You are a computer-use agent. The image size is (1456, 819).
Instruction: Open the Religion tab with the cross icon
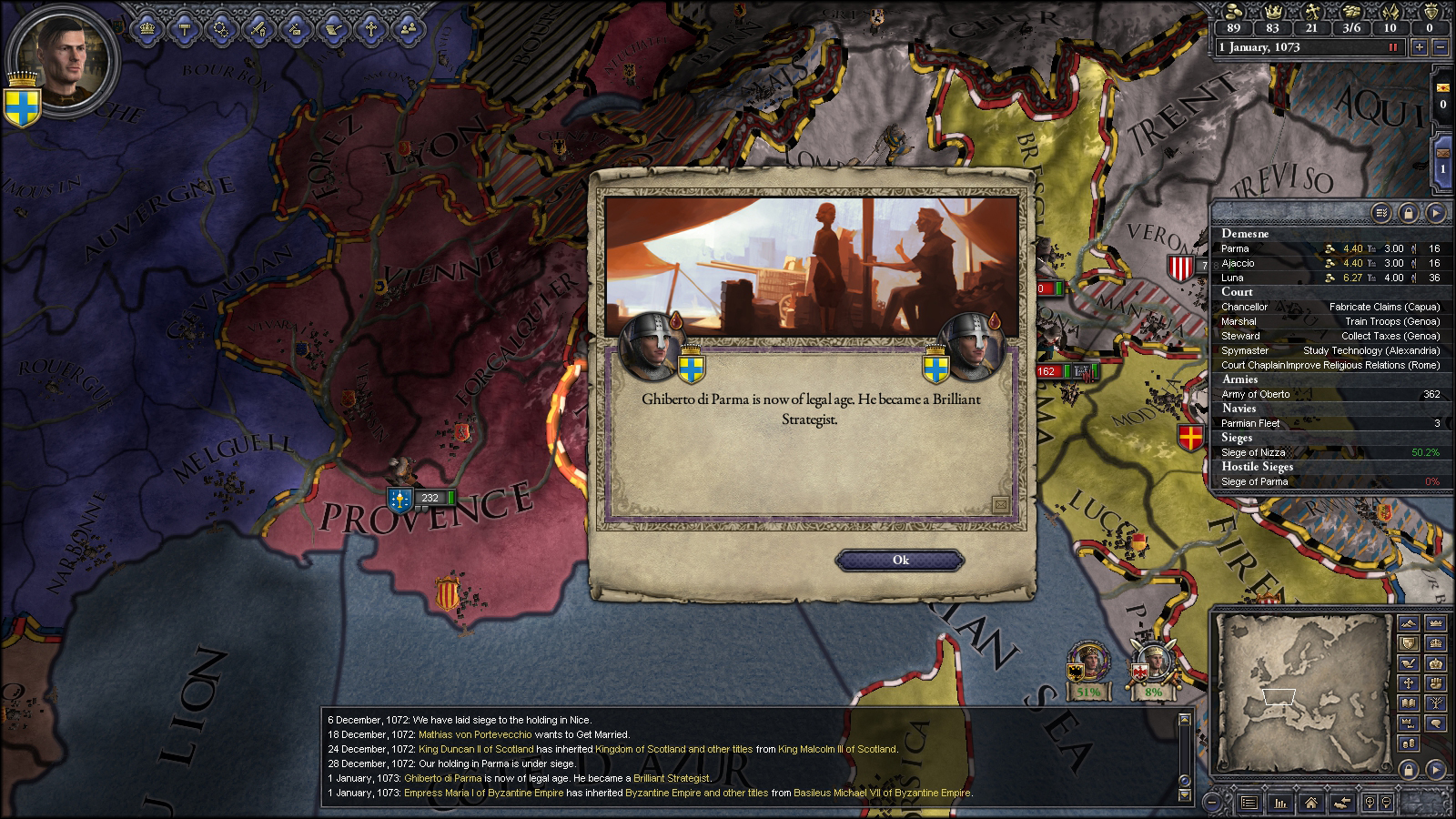[x=371, y=28]
